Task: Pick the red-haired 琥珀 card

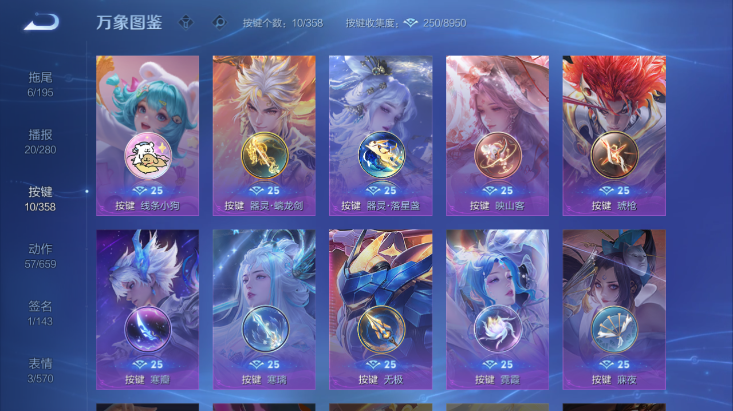Action: tap(614, 135)
